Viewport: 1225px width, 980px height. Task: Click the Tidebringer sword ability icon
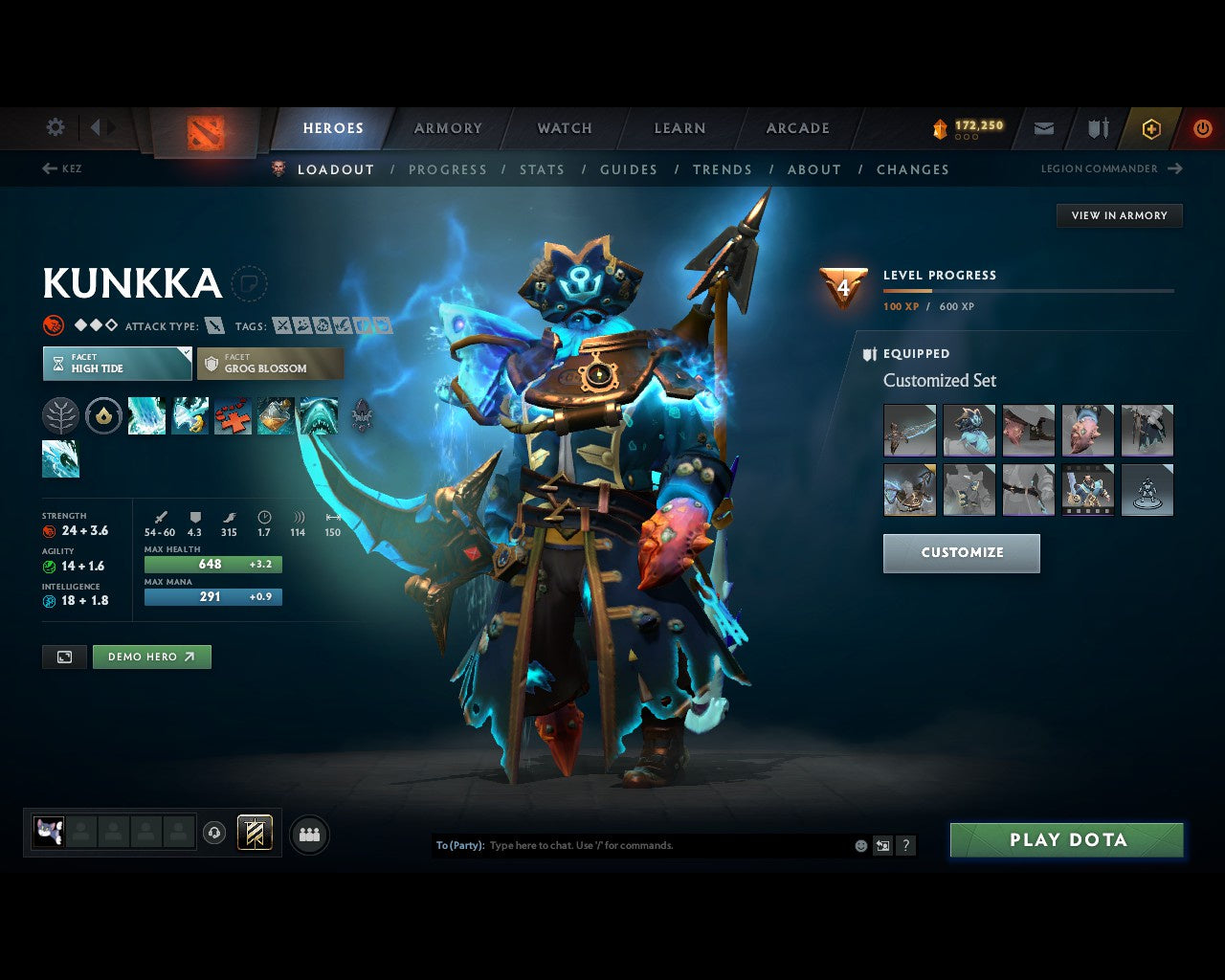click(189, 415)
